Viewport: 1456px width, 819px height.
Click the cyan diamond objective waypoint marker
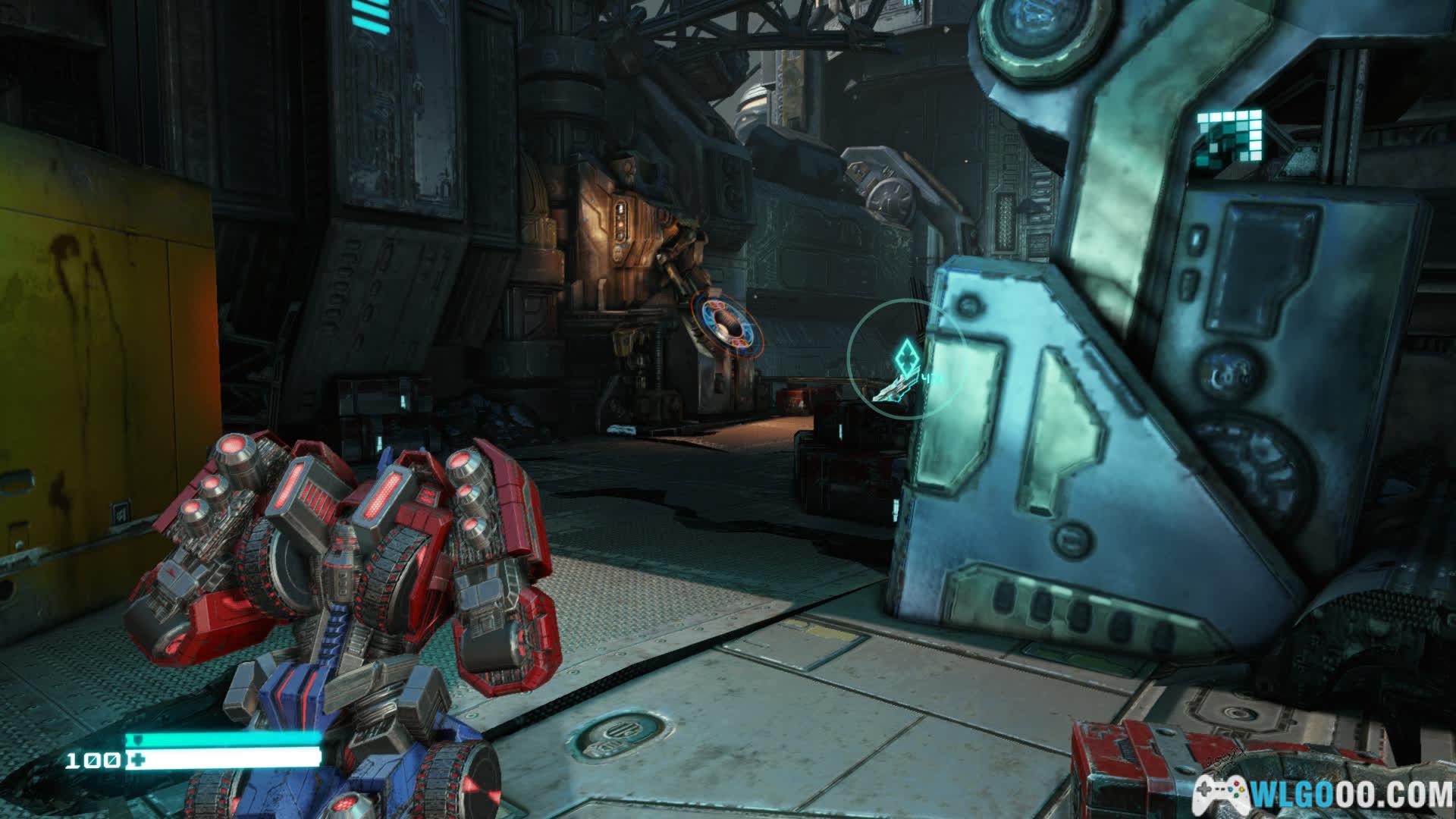coord(906,356)
